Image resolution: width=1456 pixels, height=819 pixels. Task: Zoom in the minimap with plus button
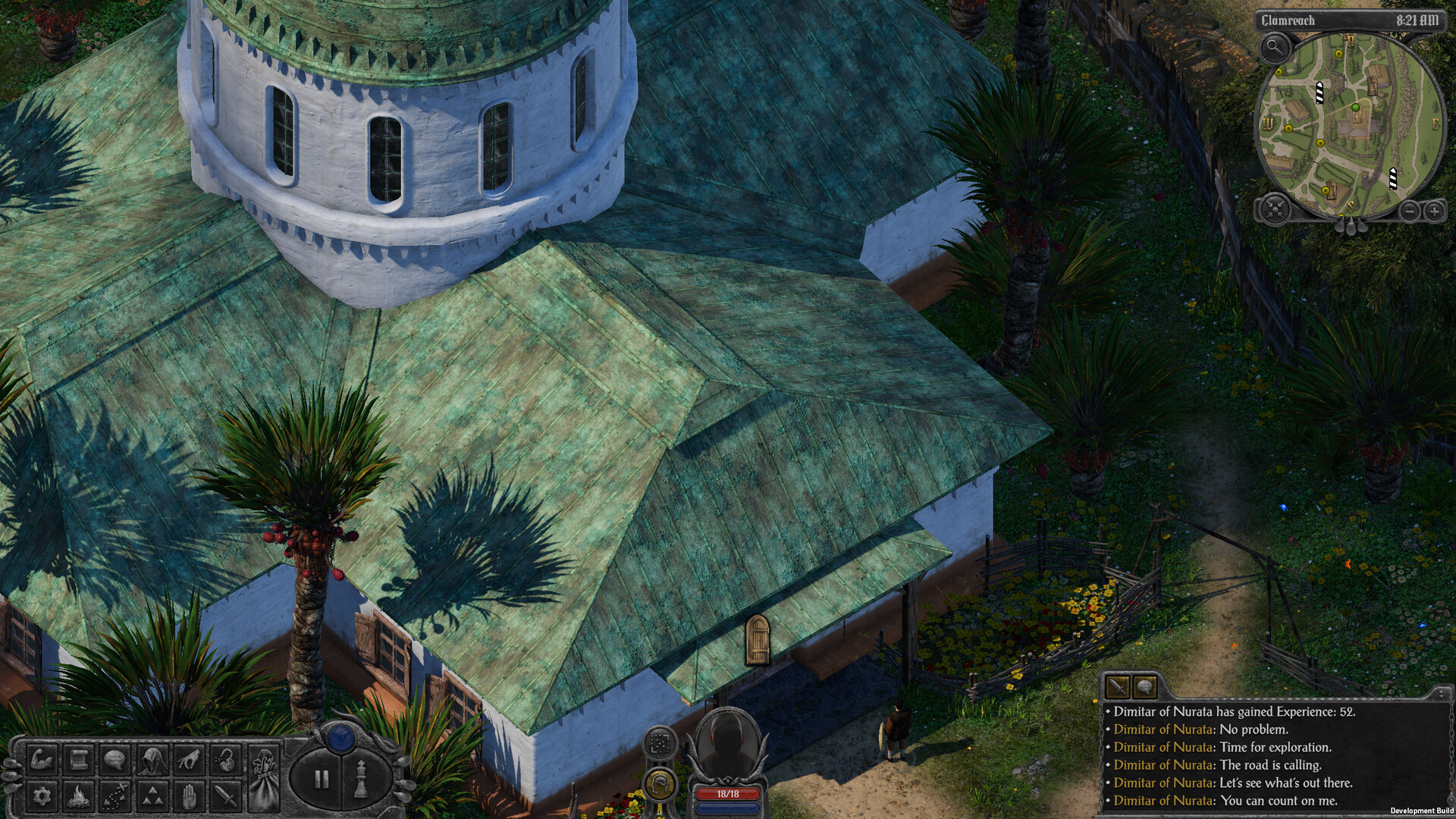coord(1433,211)
